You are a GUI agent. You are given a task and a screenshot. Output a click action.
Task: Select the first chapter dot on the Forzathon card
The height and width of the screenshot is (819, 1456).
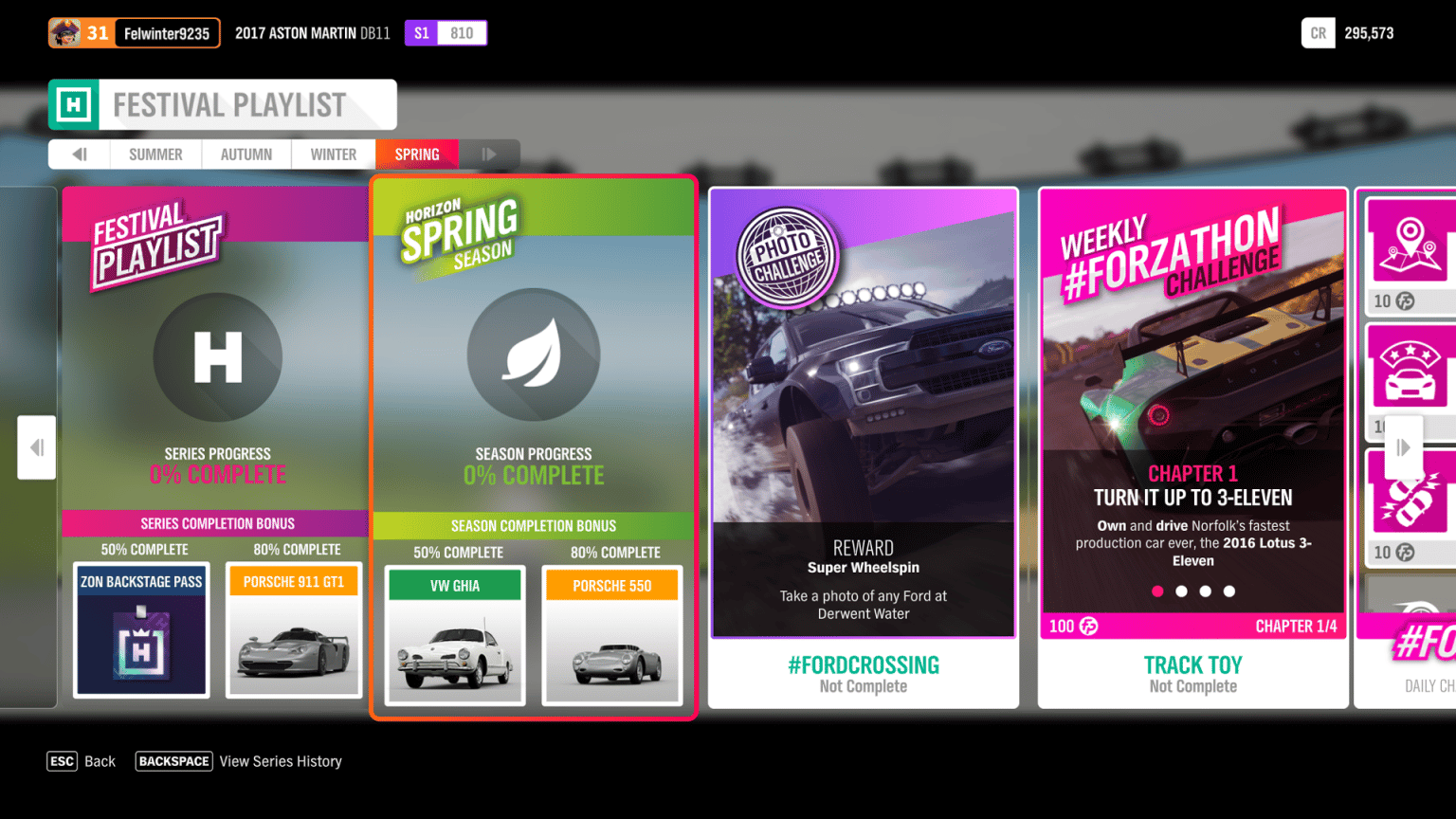click(x=1157, y=591)
